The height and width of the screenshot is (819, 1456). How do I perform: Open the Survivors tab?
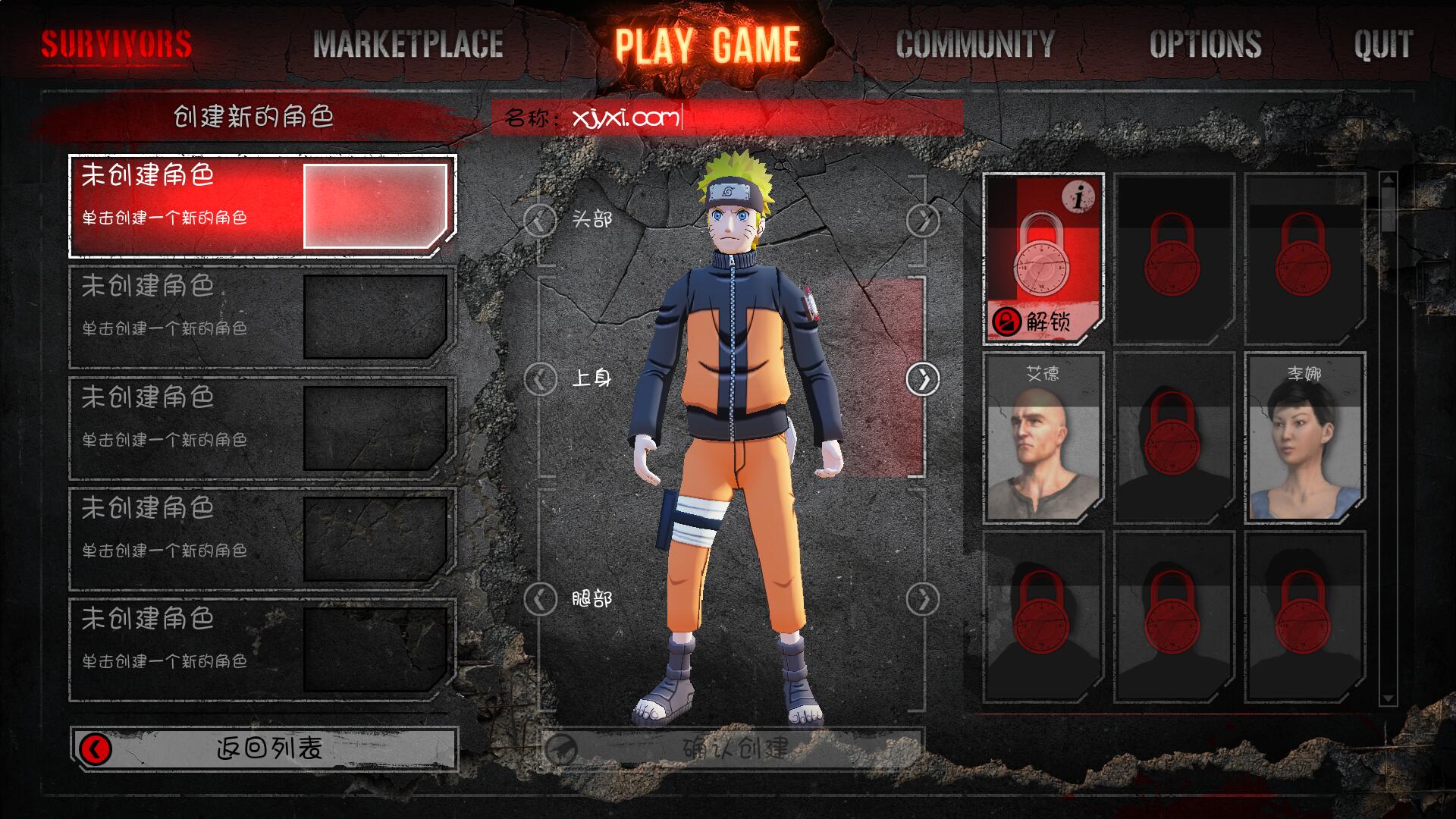(x=116, y=44)
